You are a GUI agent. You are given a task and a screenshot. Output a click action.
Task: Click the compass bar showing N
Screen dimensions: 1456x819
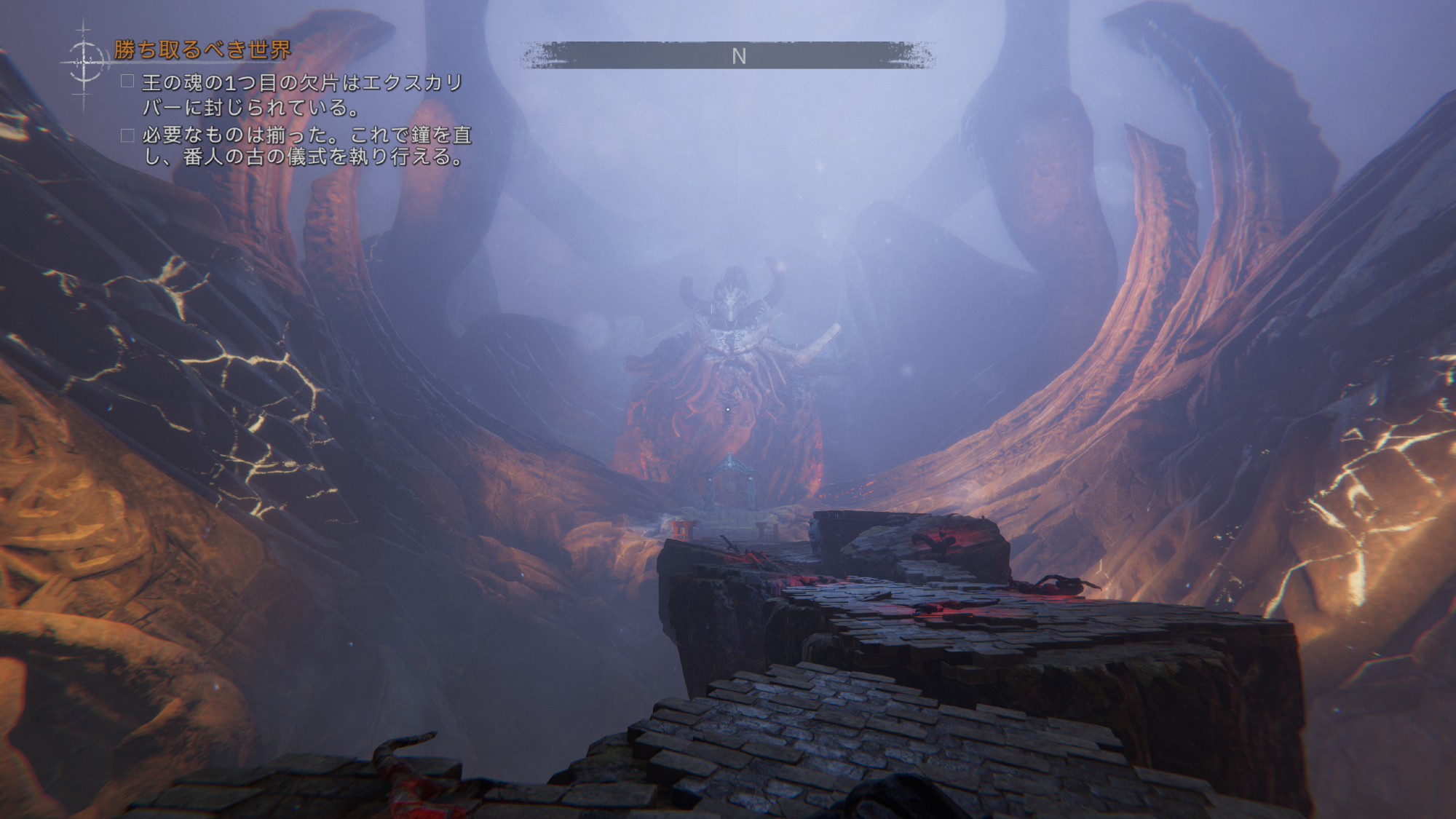(x=728, y=55)
